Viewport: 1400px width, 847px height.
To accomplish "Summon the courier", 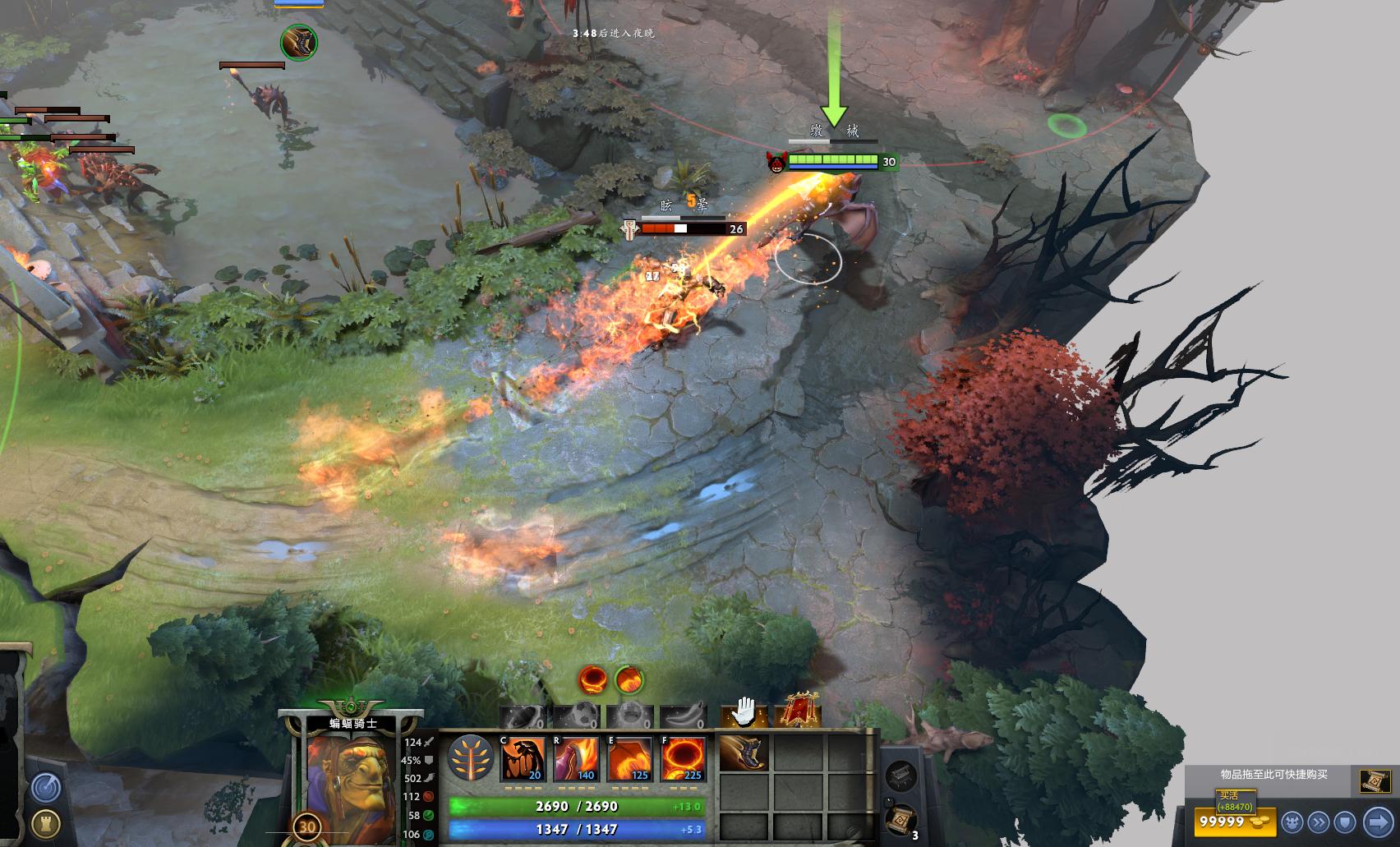I will coord(1292,822).
